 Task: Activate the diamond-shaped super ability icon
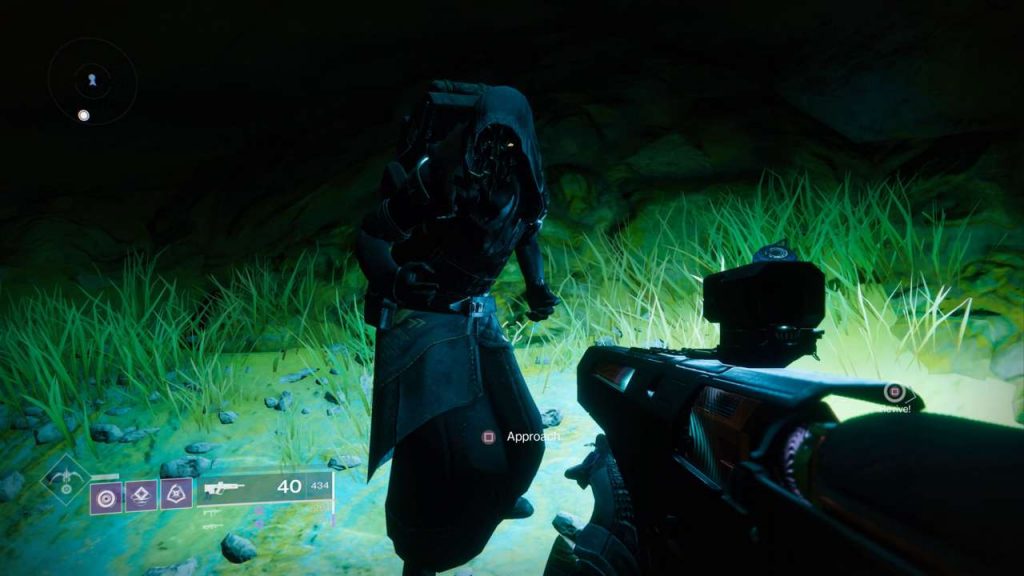[65, 478]
